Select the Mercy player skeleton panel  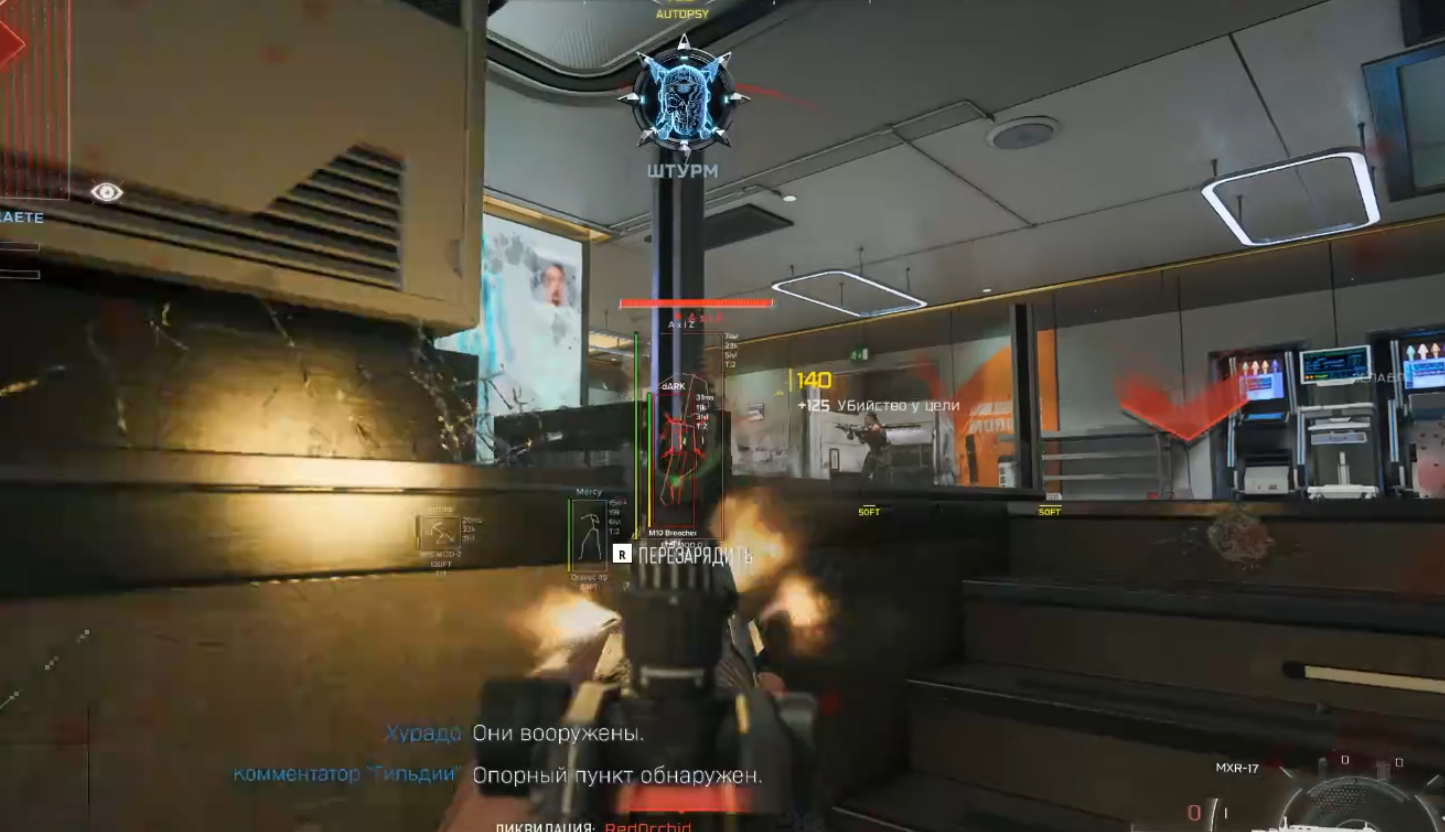tap(590, 534)
